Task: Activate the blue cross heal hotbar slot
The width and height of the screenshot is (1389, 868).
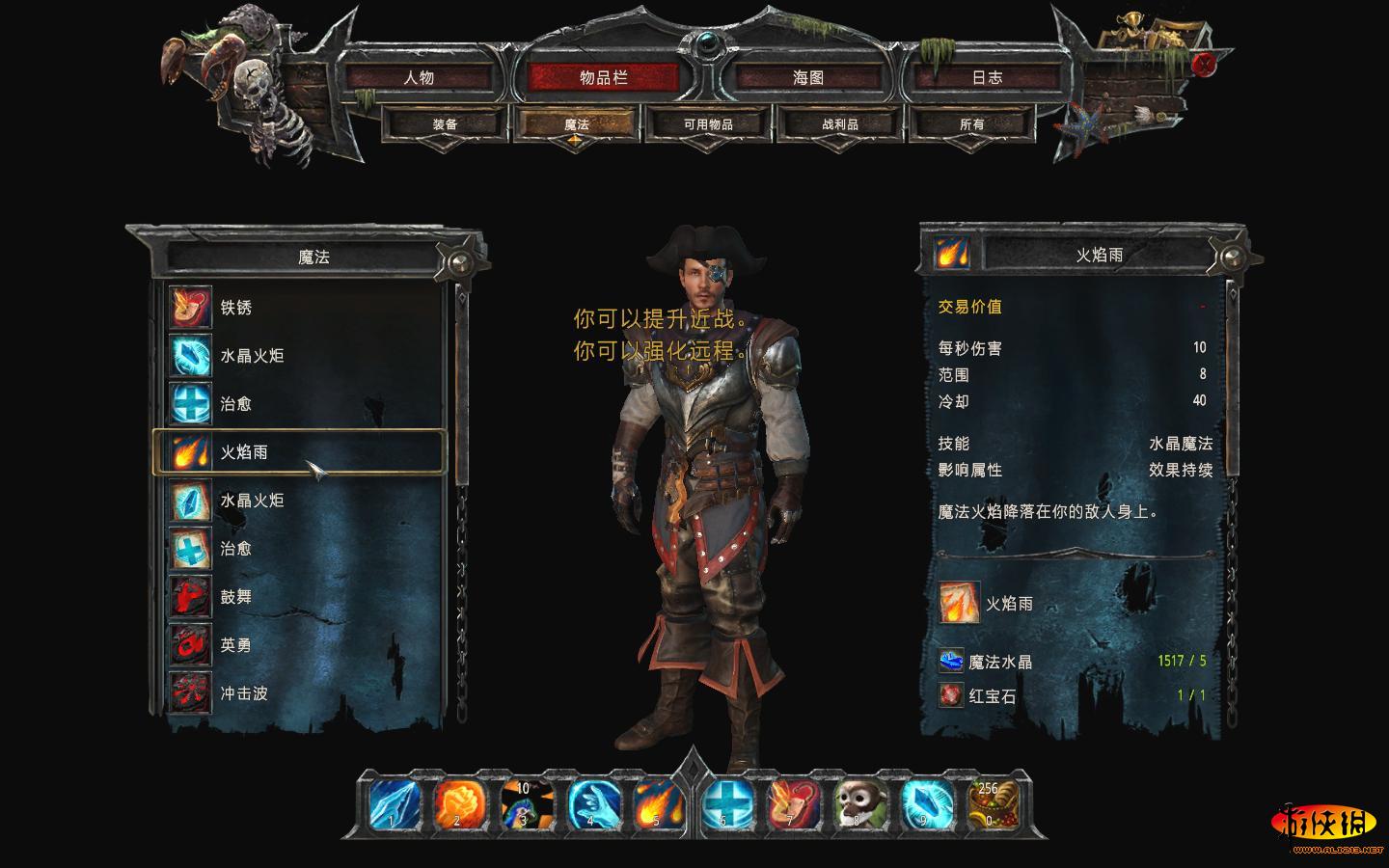Action: tap(725, 804)
